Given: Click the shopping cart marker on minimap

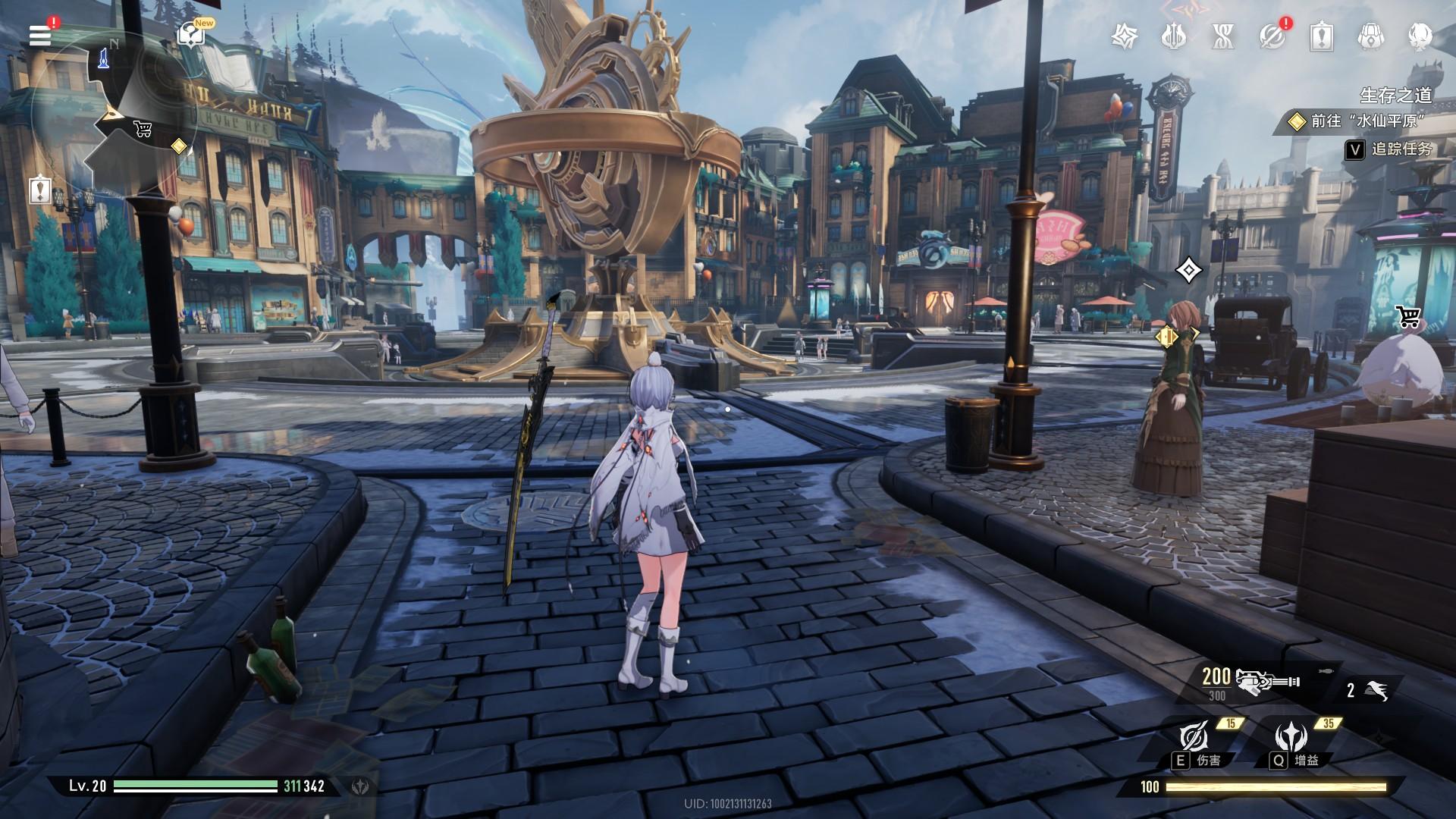Looking at the screenshot, I should pyautogui.click(x=142, y=129).
